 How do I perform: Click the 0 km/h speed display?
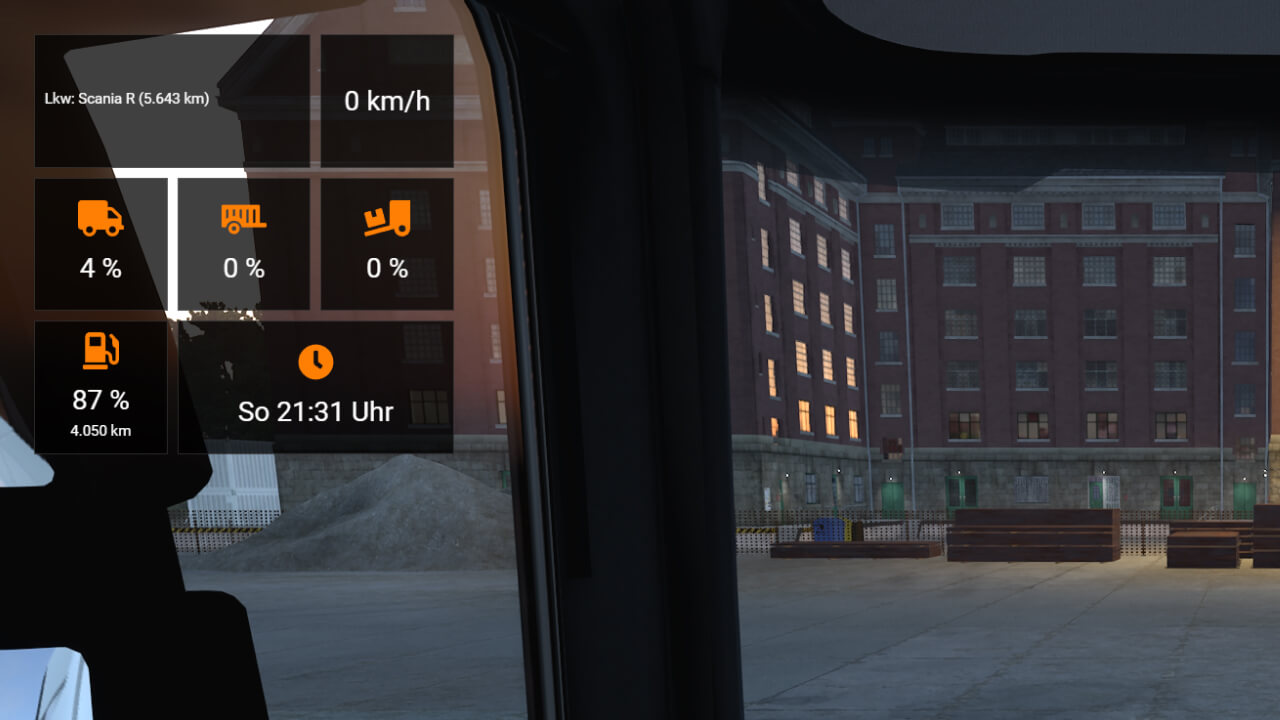[386, 100]
